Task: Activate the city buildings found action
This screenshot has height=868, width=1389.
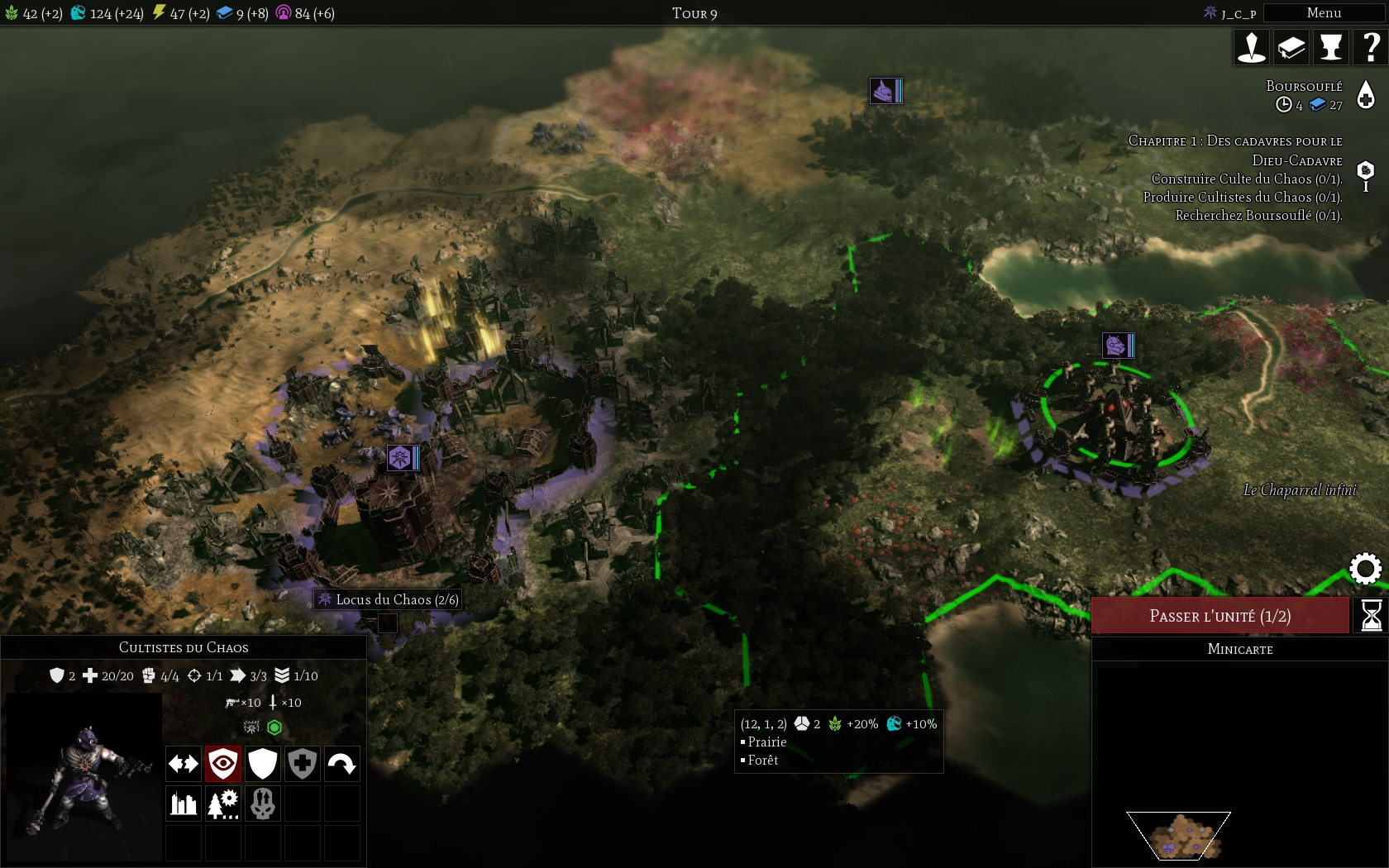Action: [184, 804]
